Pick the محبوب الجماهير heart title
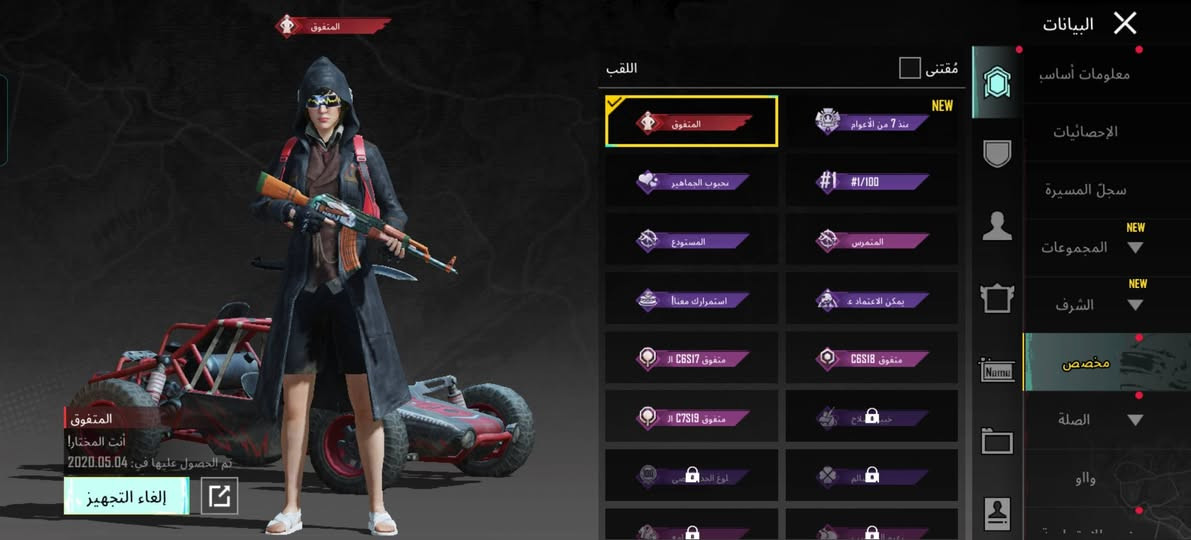This screenshot has height=540, width=1191. point(692,181)
